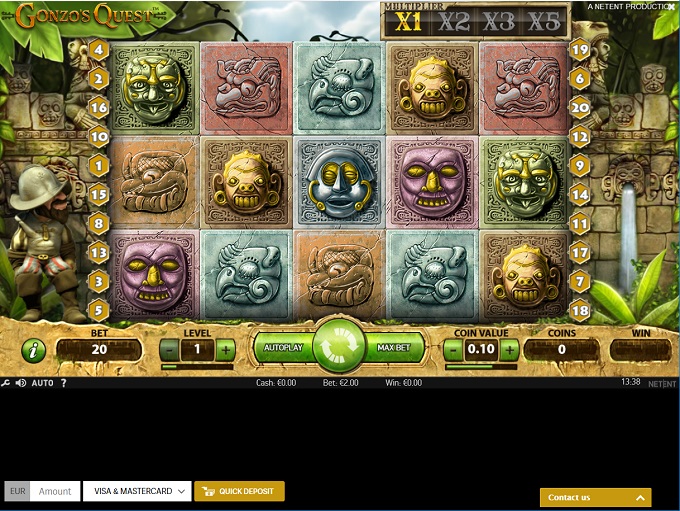Decrease the bet level
The height and width of the screenshot is (511, 680).
(x=170, y=350)
